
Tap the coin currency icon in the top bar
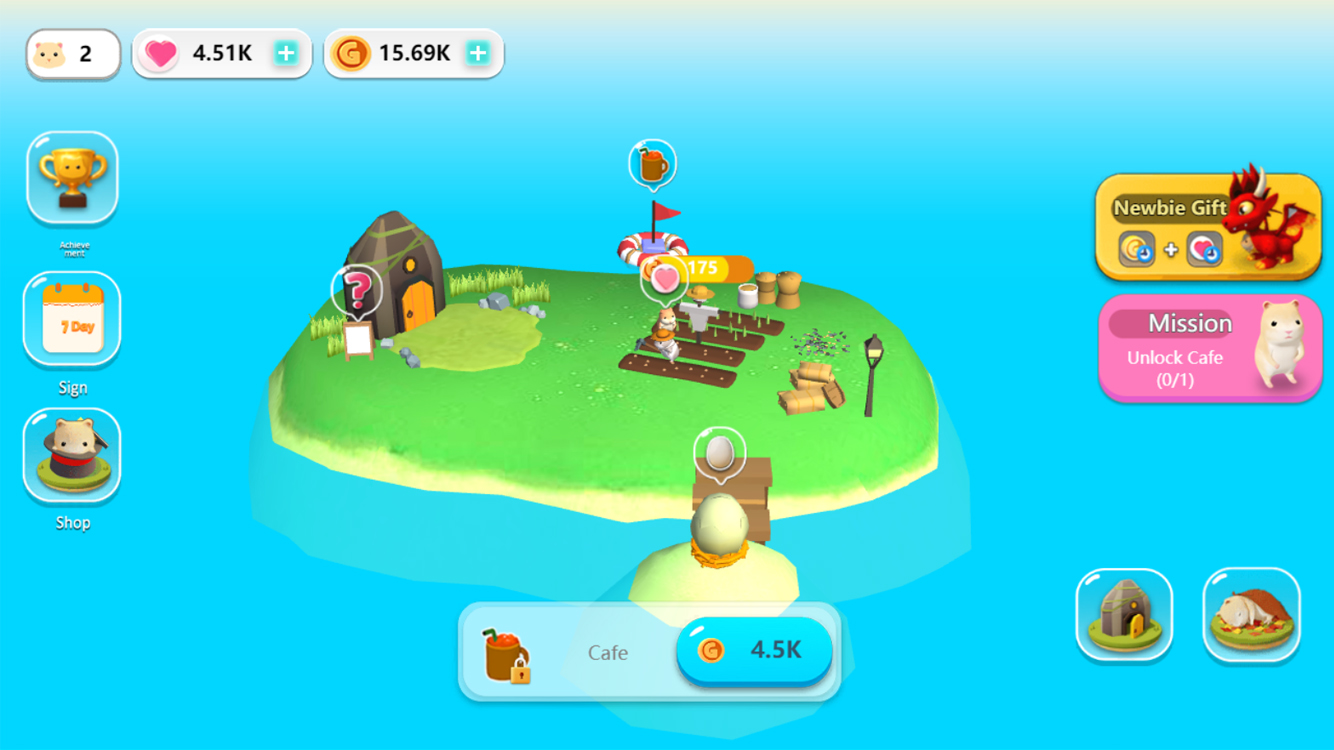(x=351, y=52)
